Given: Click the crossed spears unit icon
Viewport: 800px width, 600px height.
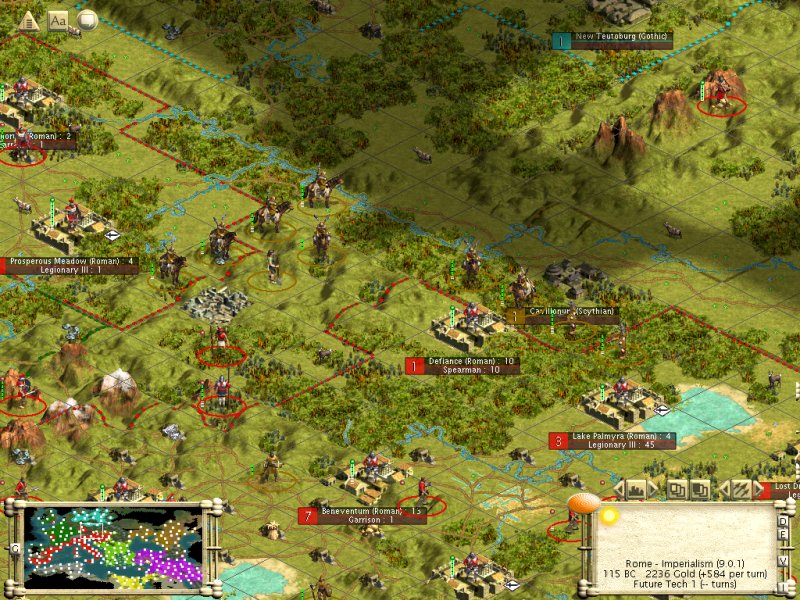Looking at the screenshot, I should tap(740, 489).
